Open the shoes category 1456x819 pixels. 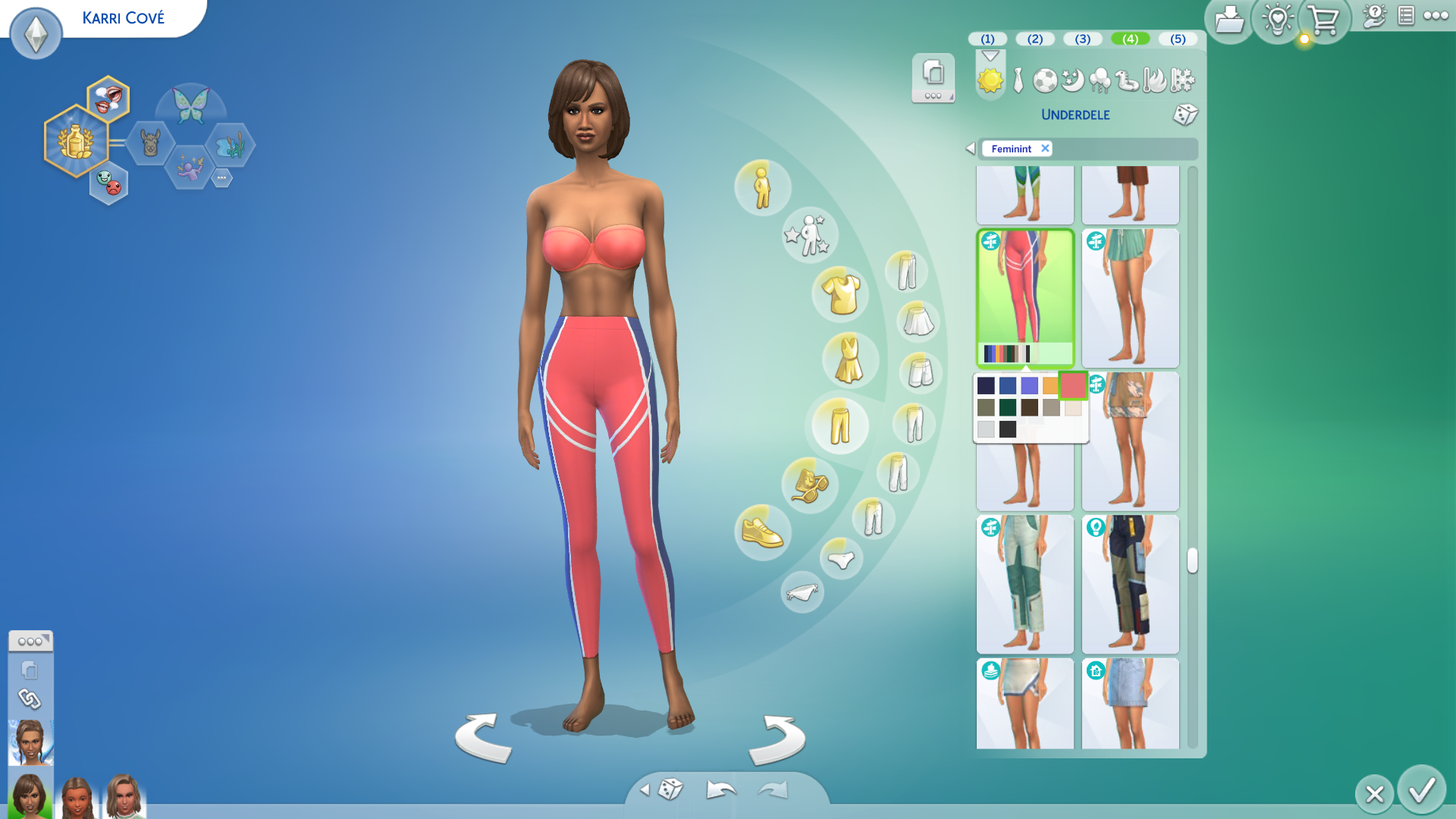pyautogui.click(x=762, y=532)
